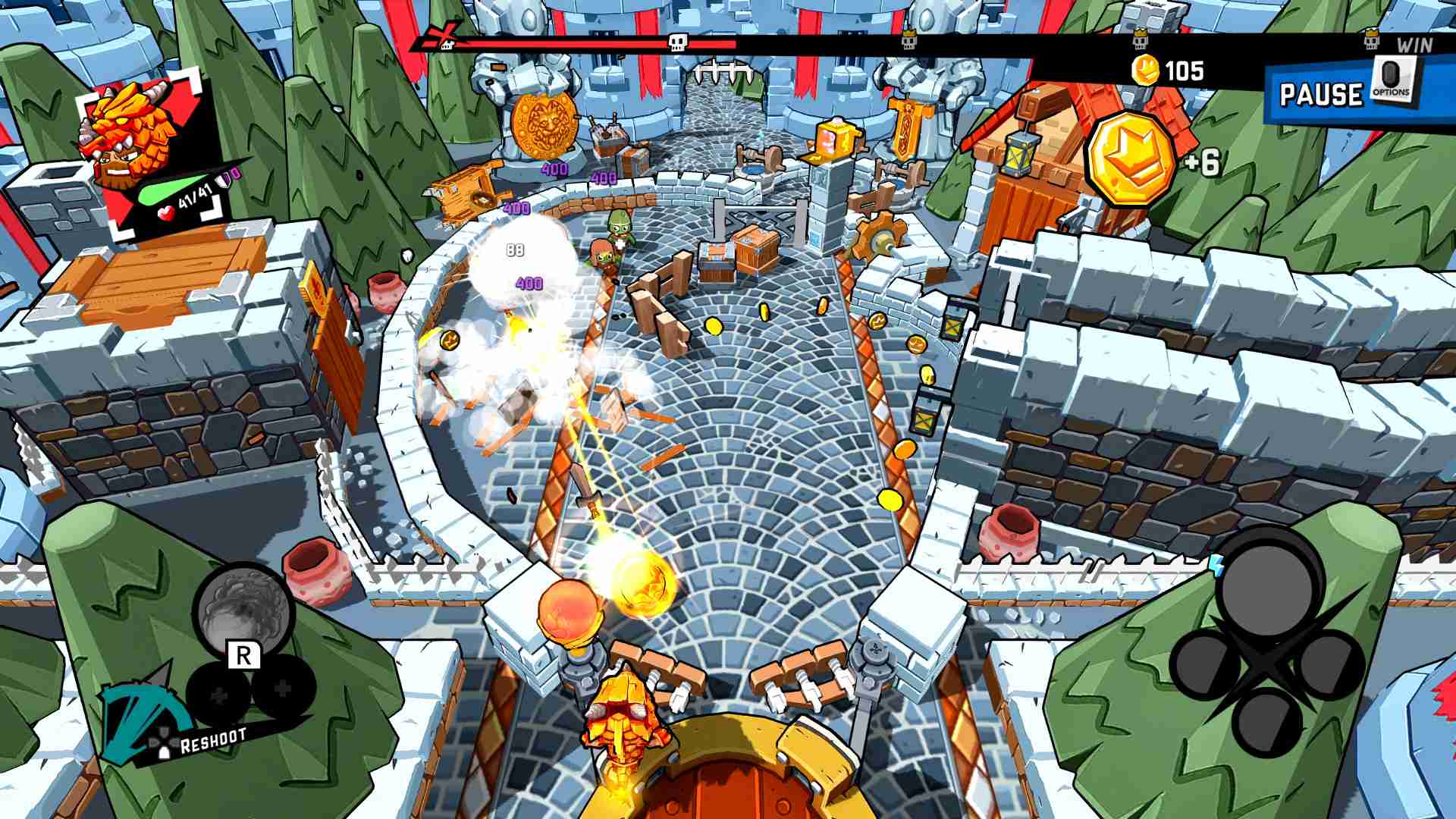Image resolution: width=1456 pixels, height=819 pixels.
Task: Click the smiley coin icon next to 105
Action: (1146, 70)
